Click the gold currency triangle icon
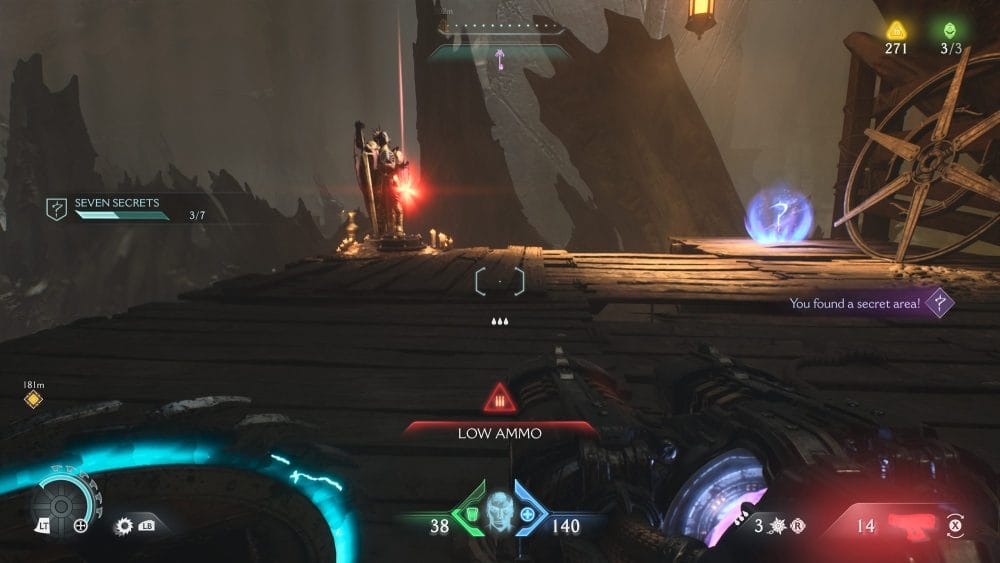1000x563 pixels. [895, 30]
